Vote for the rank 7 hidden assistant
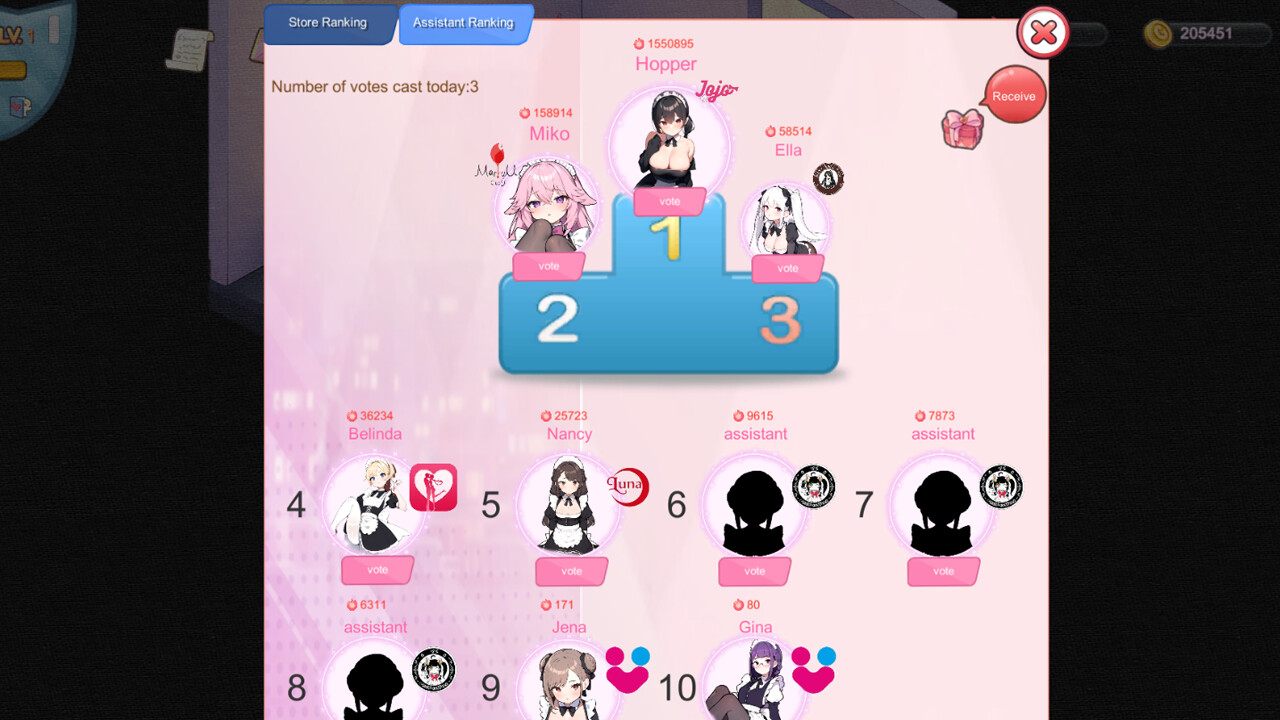Image resolution: width=1280 pixels, height=720 pixels. pyautogui.click(x=943, y=571)
